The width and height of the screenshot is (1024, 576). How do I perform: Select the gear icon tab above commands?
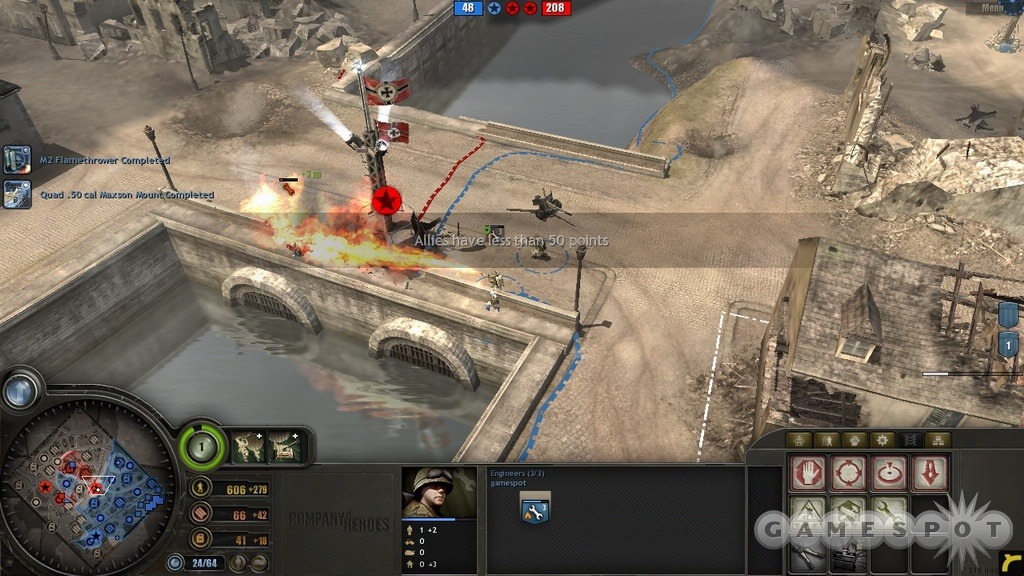(882, 440)
